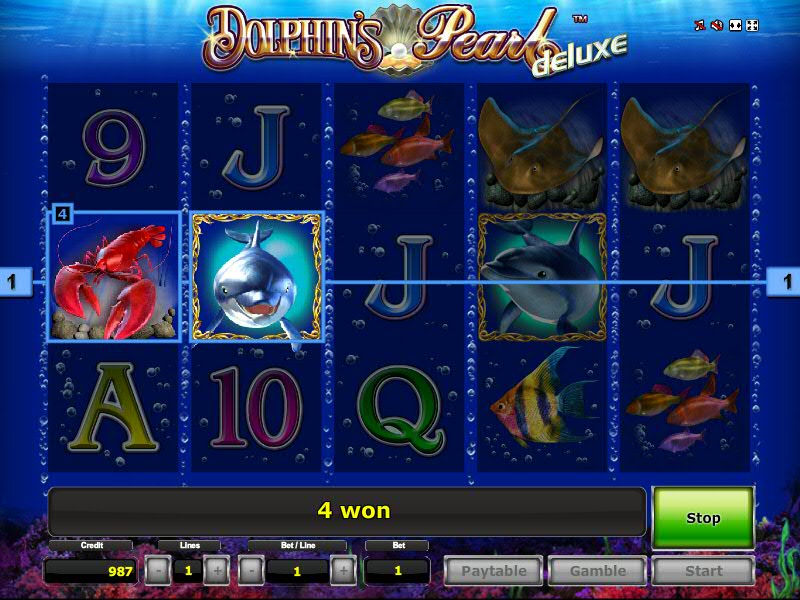Screen dimensions: 800x600
Task: Select the left payline 1 marker
Action: pyautogui.click(x=14, y=283)
